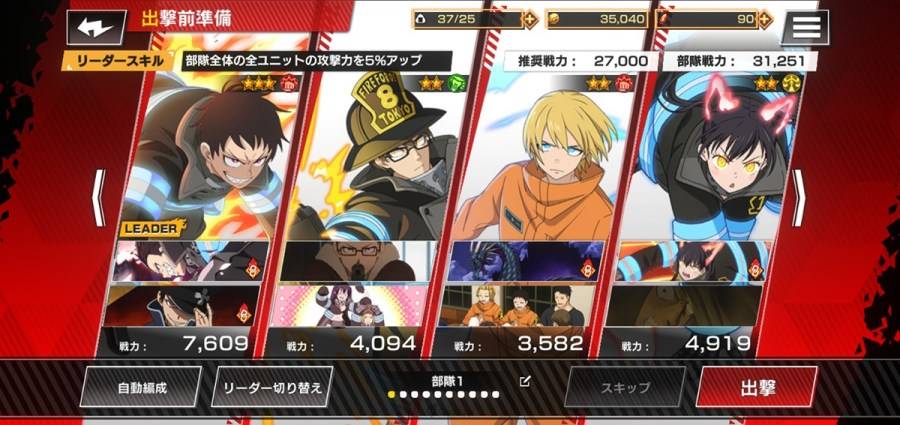Tap the スキップ skip button
900x425 pixels.
(x=625, y=386)
